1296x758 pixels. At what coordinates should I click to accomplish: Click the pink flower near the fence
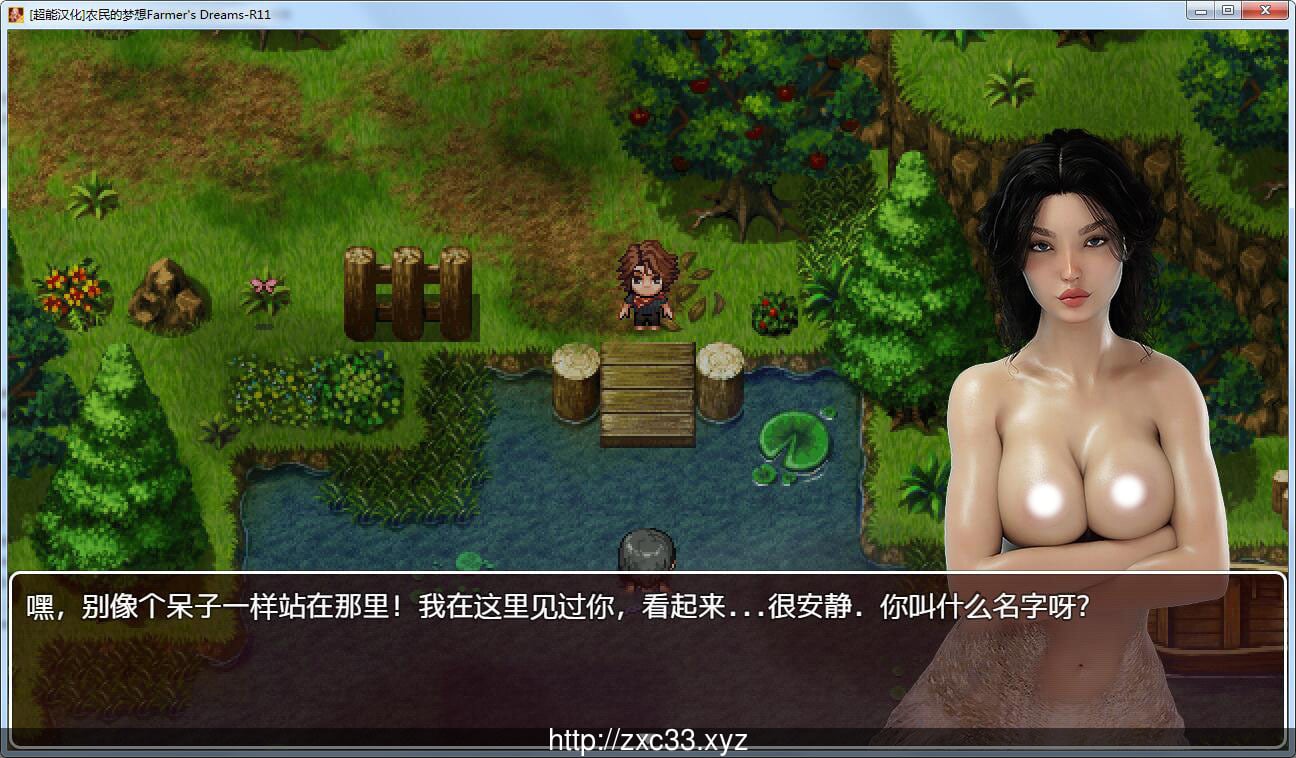click(262, 287)
